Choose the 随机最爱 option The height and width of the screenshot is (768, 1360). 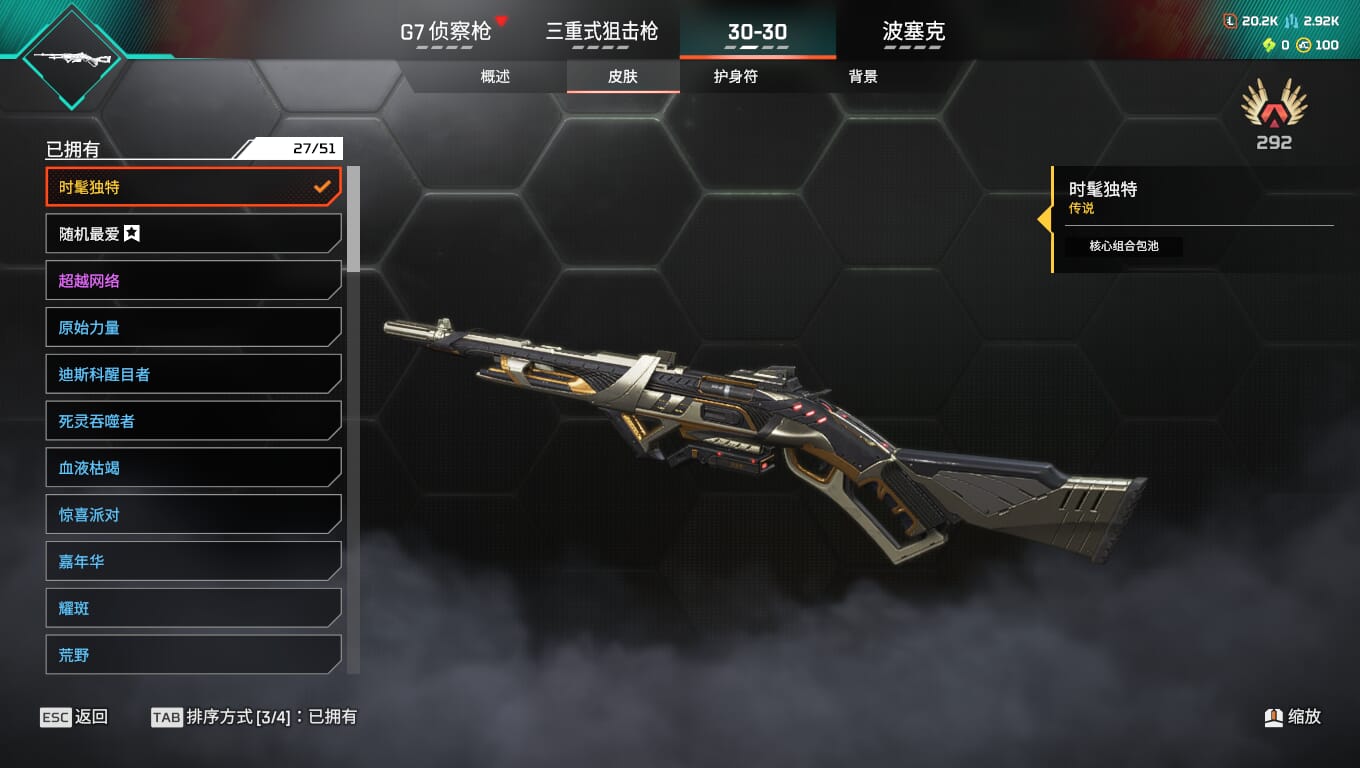[193, 234]
